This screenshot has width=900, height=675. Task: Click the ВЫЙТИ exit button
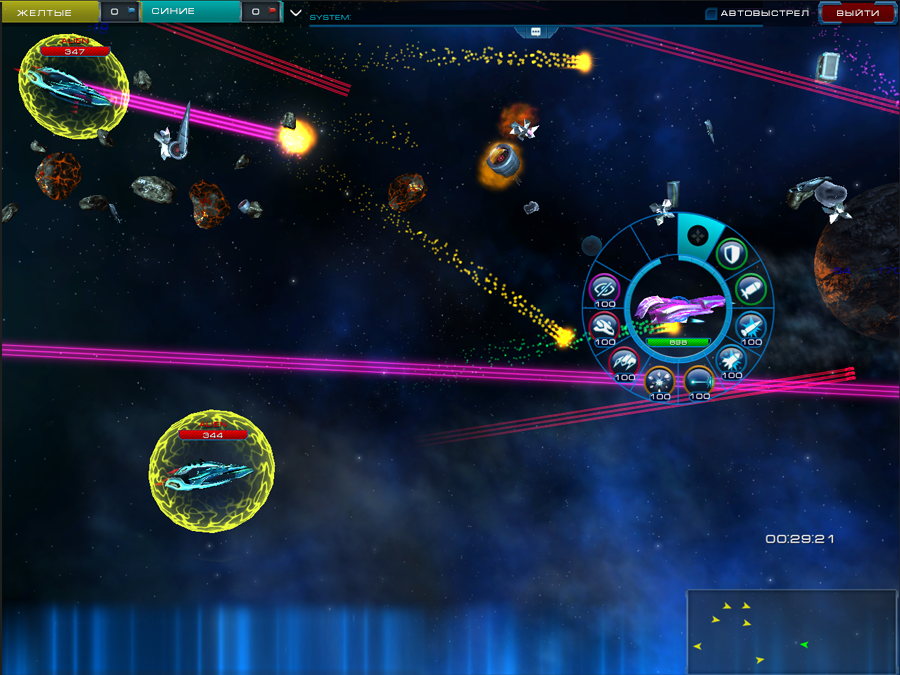point(857,13)
